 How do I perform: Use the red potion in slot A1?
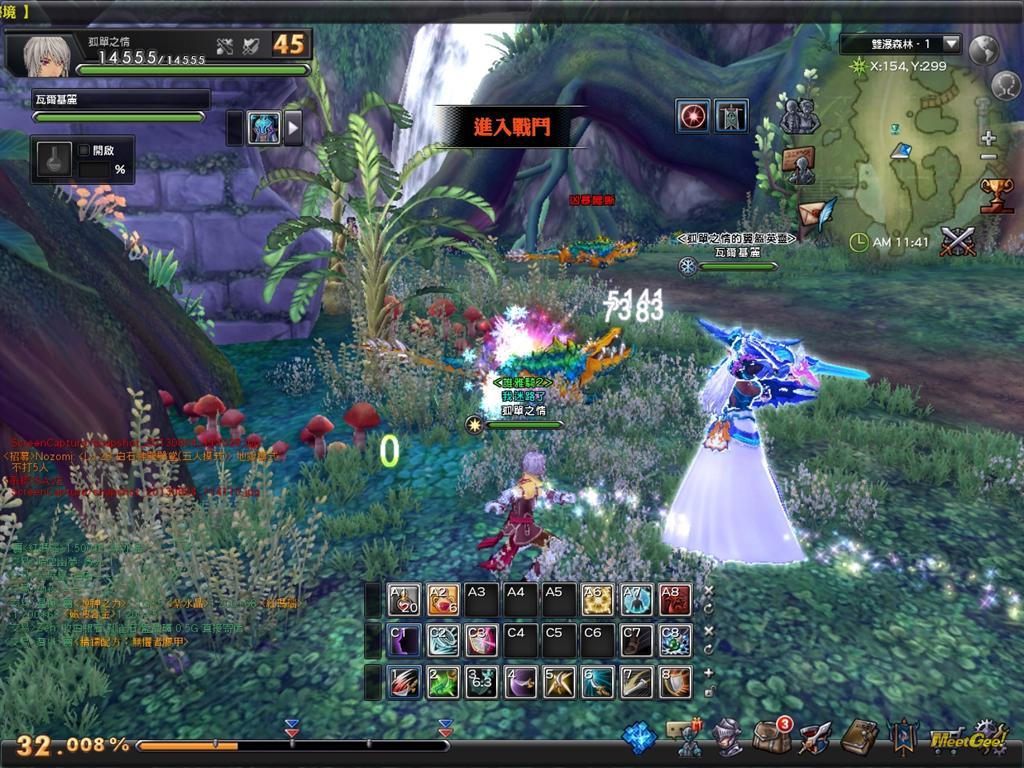pos(404,600)
